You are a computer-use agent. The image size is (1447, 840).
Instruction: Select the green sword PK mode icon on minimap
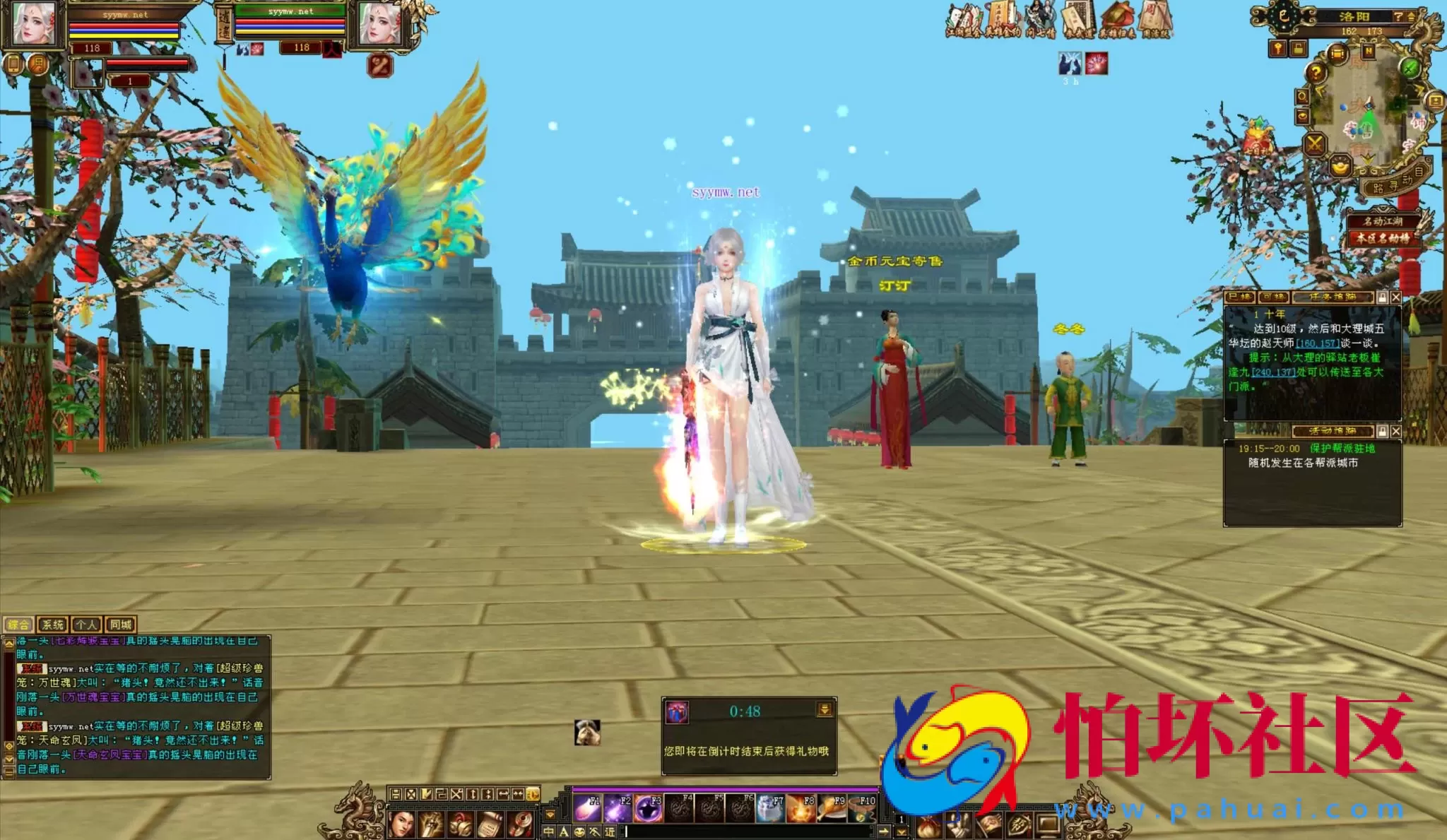click(1410, 69)
